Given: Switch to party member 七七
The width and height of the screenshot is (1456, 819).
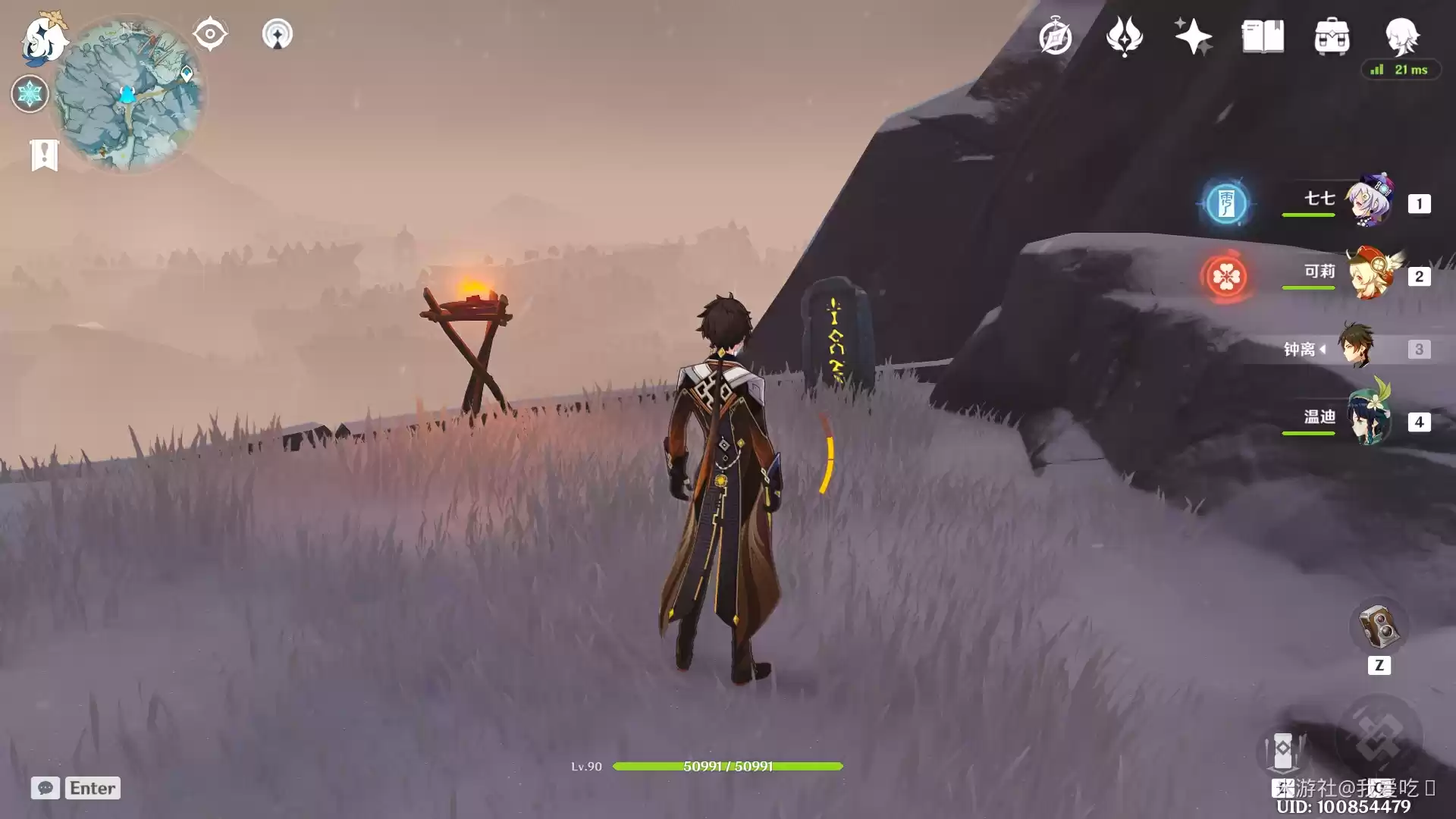Looking at the screenshot, I should (1370, 202).
